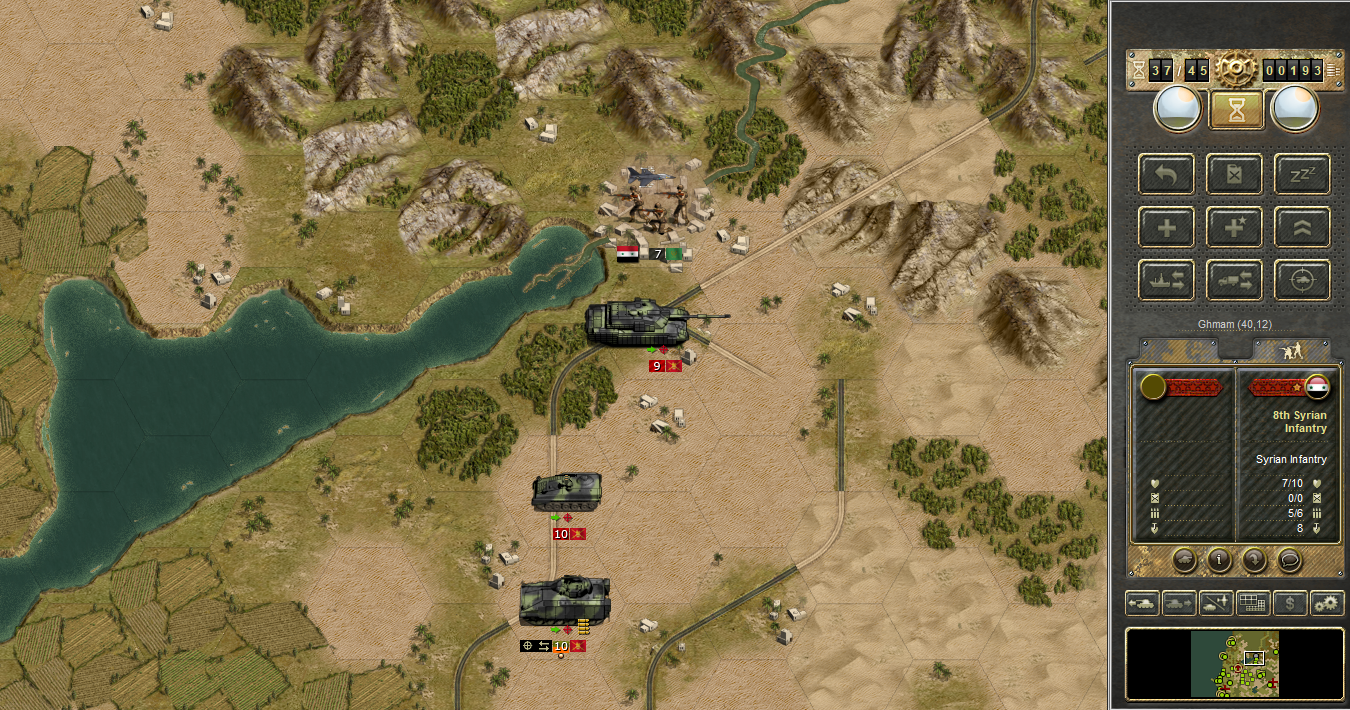The width and height of the screenshot is (1350, 710).
Task: Open the unit info round button
Action: coord(1218,560)
